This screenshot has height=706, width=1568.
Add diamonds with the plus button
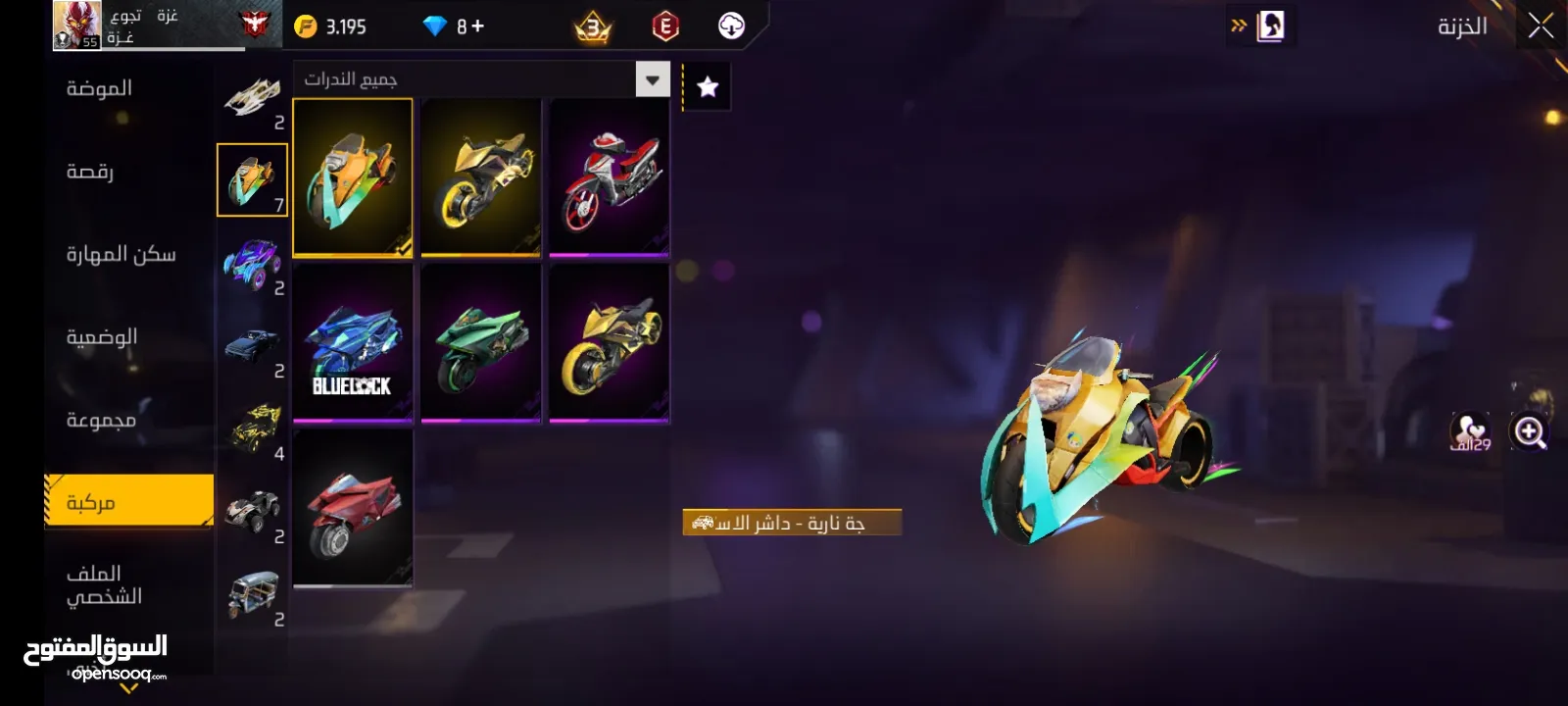477,26
